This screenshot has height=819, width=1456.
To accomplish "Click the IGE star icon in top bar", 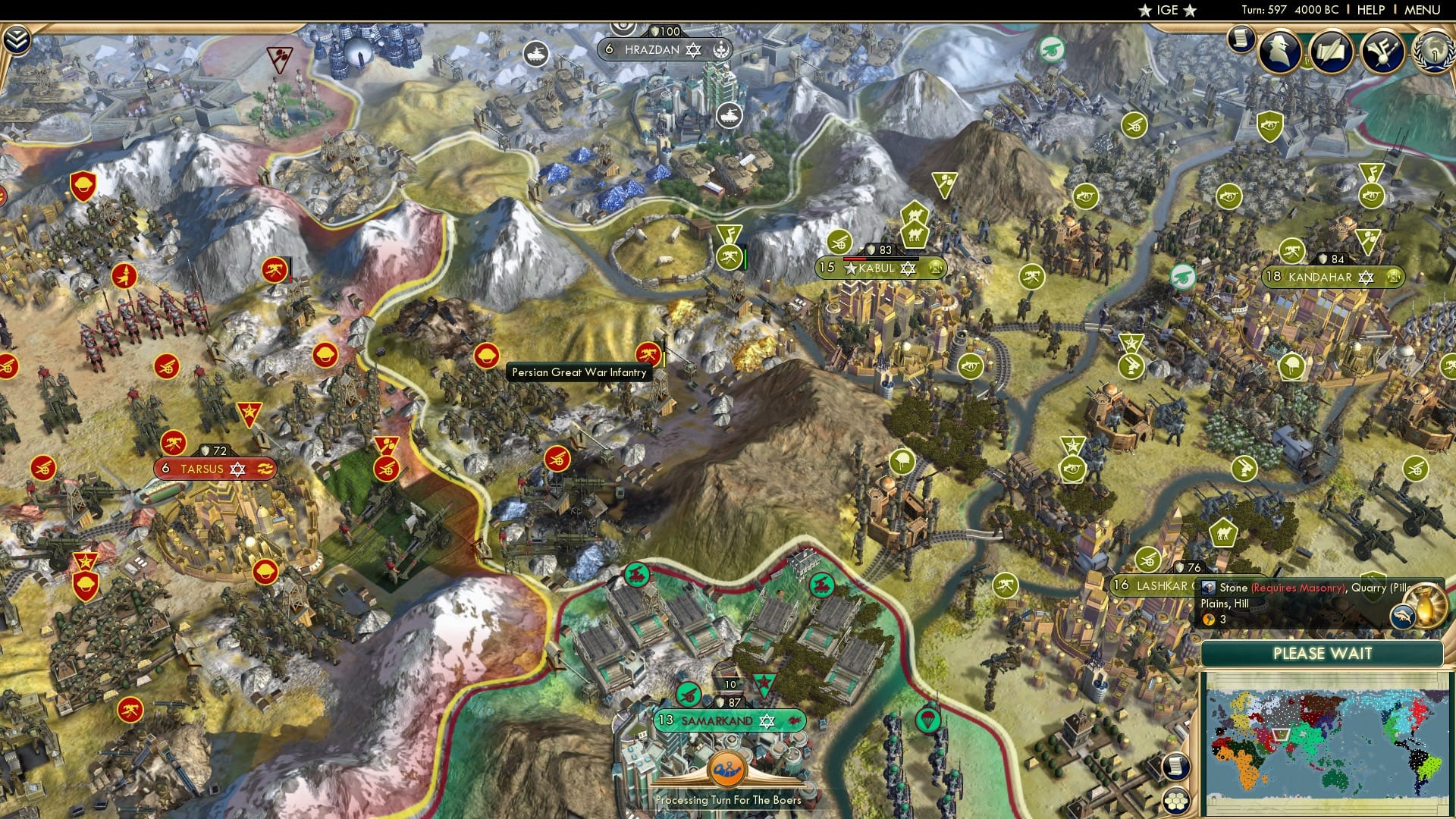I will click(x=1145, y=10).
